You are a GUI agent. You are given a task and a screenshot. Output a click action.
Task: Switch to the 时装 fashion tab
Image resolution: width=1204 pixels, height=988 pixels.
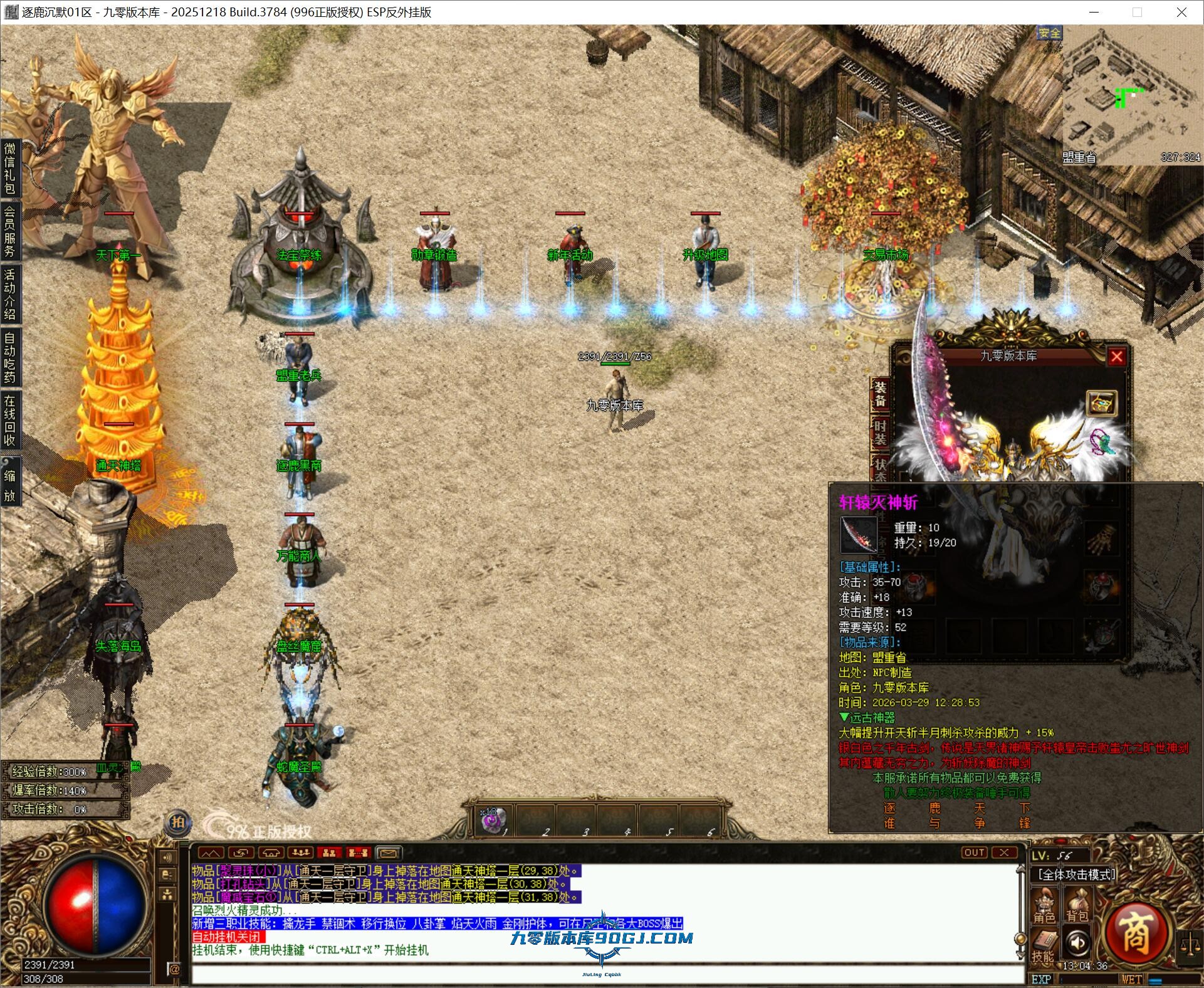coord(881,434)
